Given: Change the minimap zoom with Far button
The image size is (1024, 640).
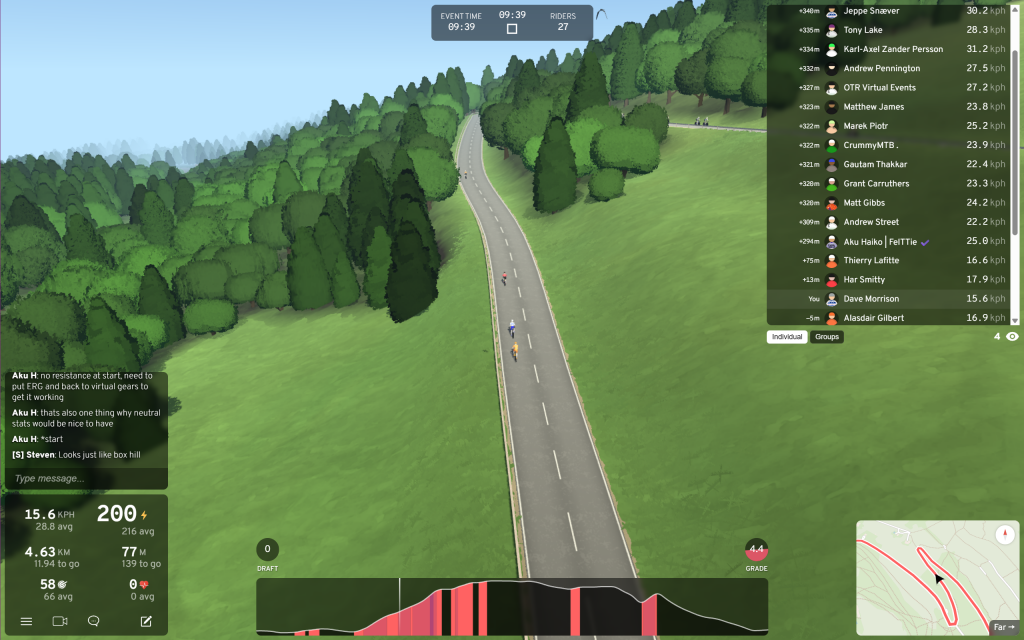Looking at the screenshot, I should [1003, 627].
